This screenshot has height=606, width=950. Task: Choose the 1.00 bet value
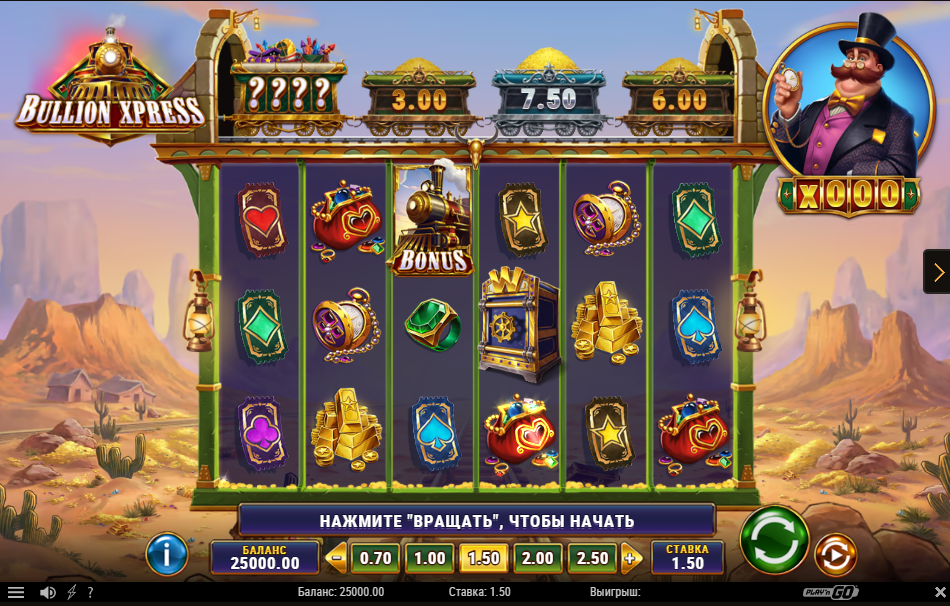[429, 558]
